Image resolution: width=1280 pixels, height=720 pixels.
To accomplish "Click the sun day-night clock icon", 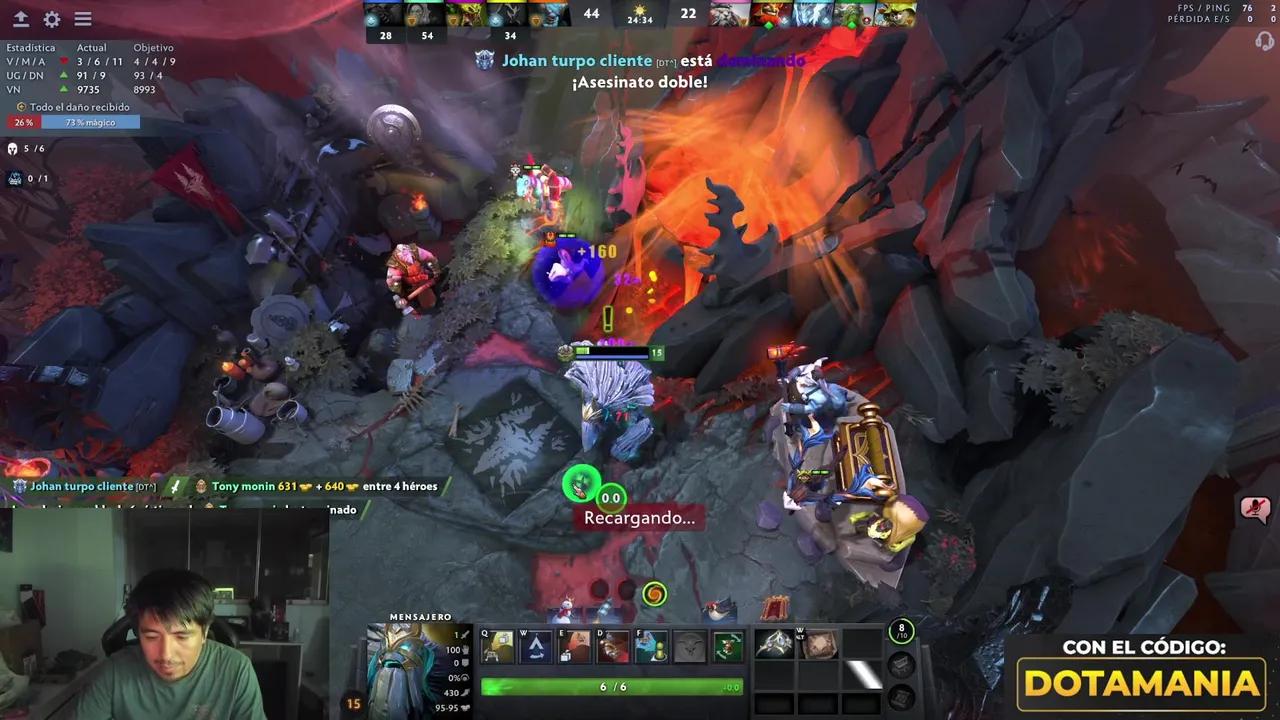I will tap(640, 10).
